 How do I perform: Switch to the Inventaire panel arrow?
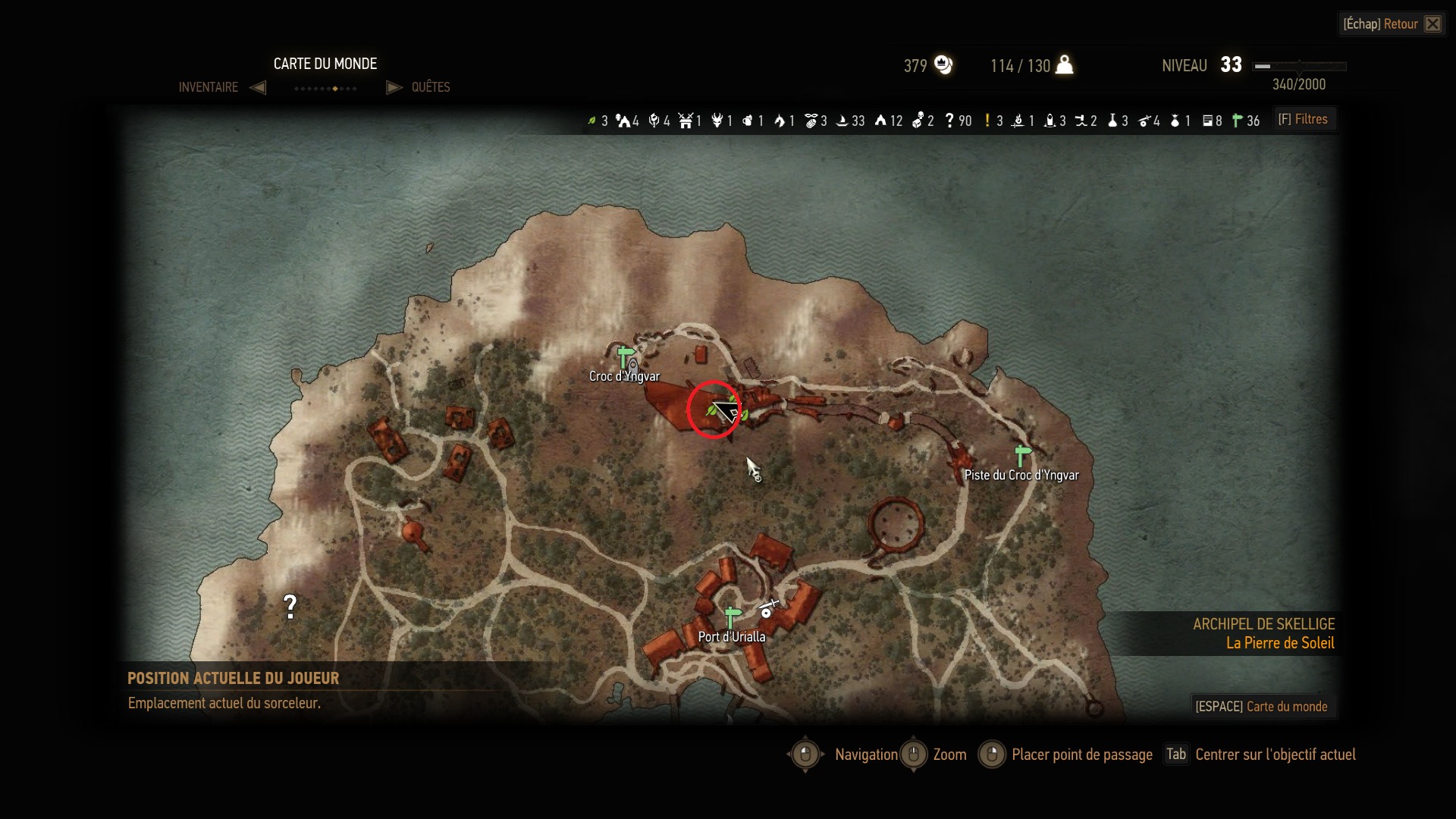[258, 87]
